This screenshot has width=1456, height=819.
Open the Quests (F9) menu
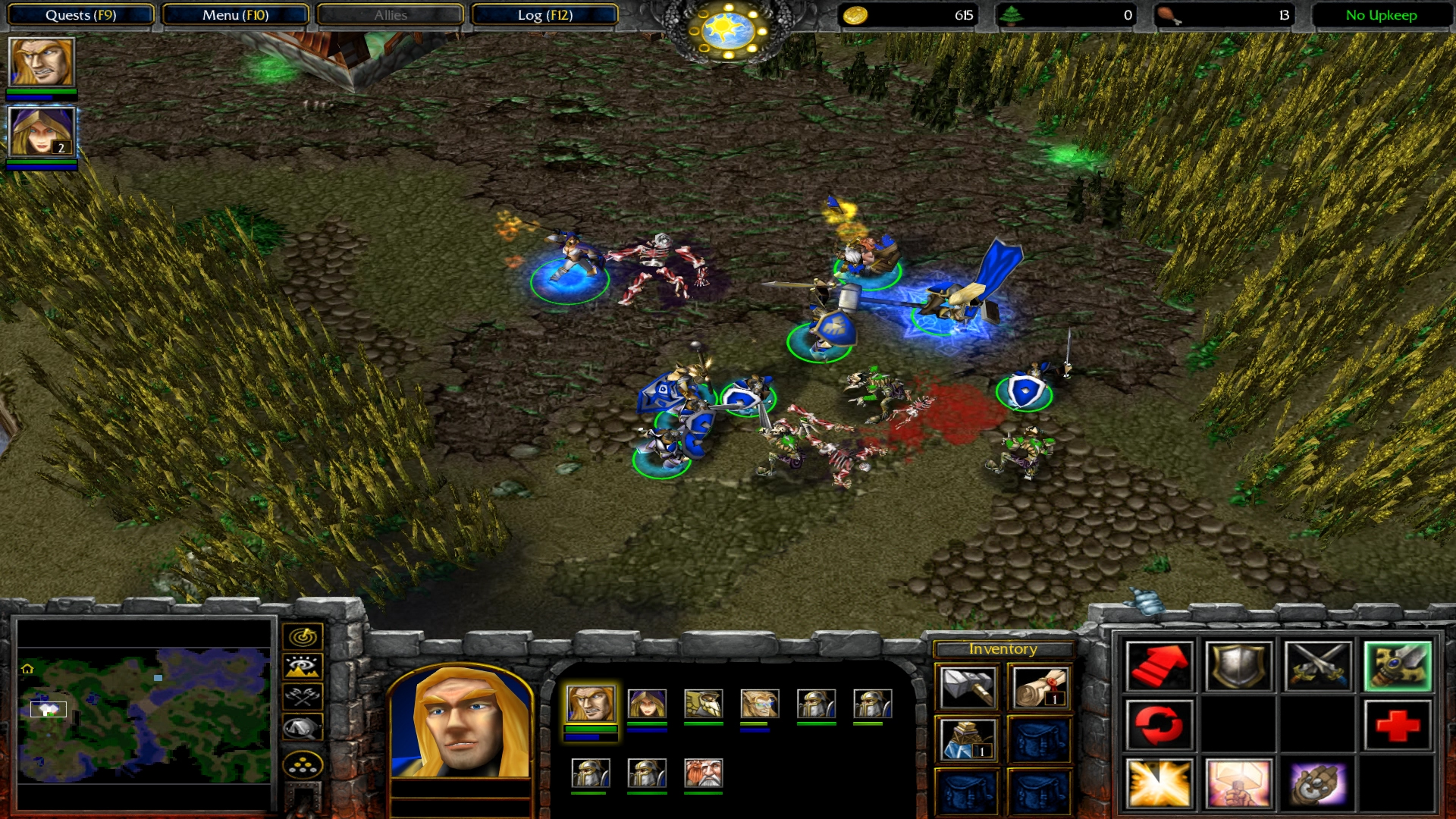(80, 15)
